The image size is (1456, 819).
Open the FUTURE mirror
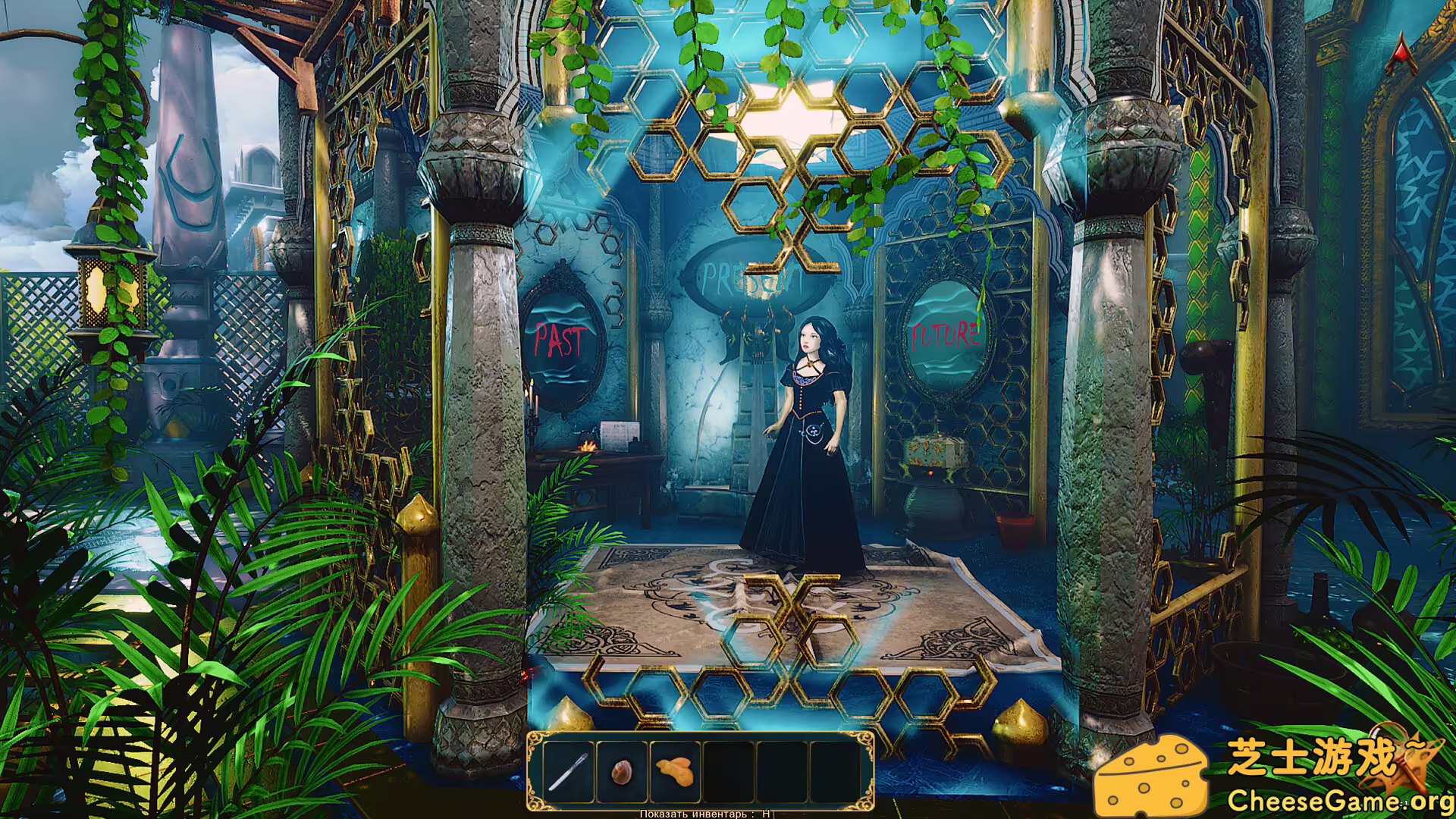(x=945, y=334)
